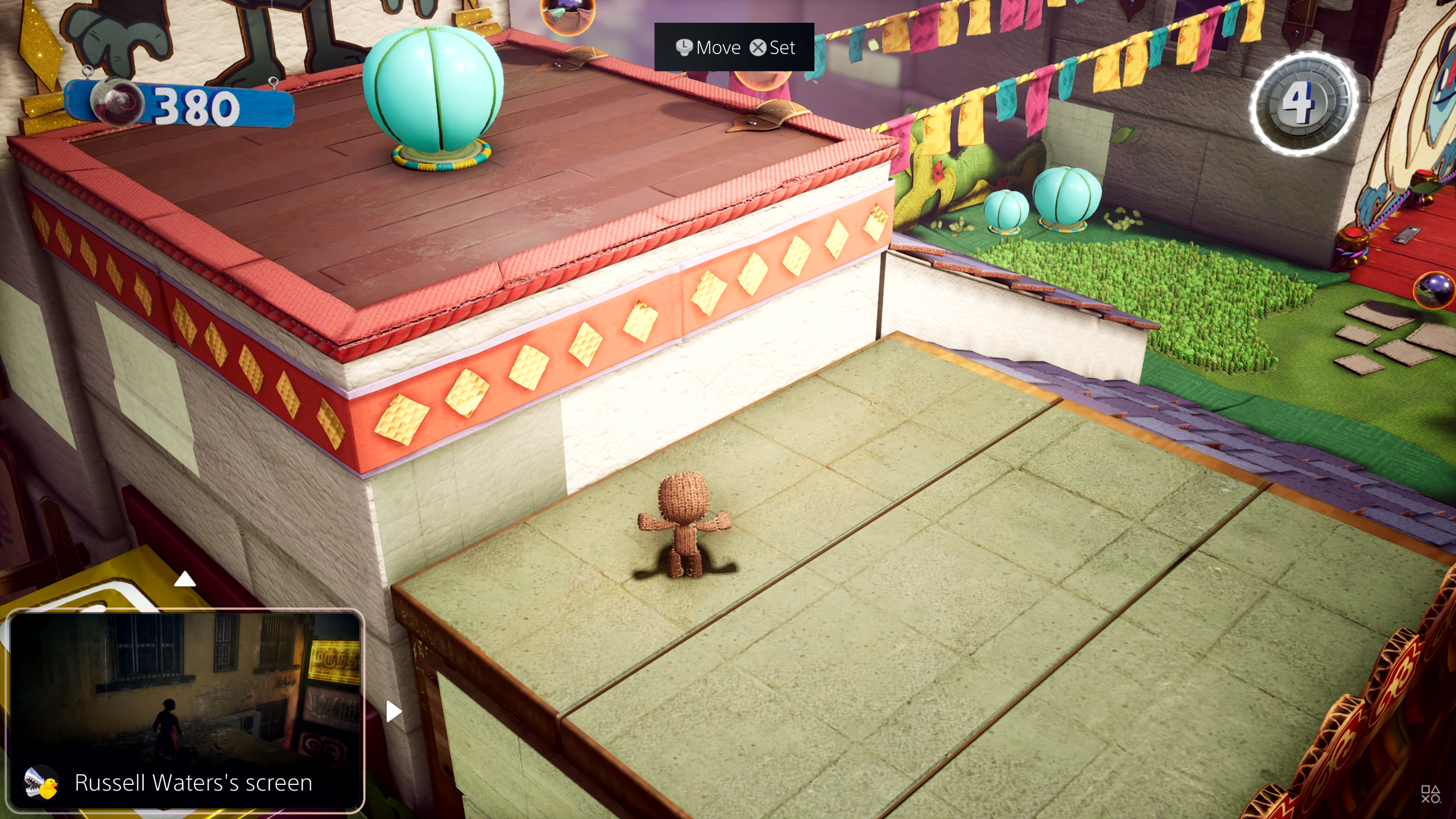This screenshot has width=1456, height=819.
Task: Click the white up arrow above the shared screen
Action: pyautogui.click(x=185, y=580)
